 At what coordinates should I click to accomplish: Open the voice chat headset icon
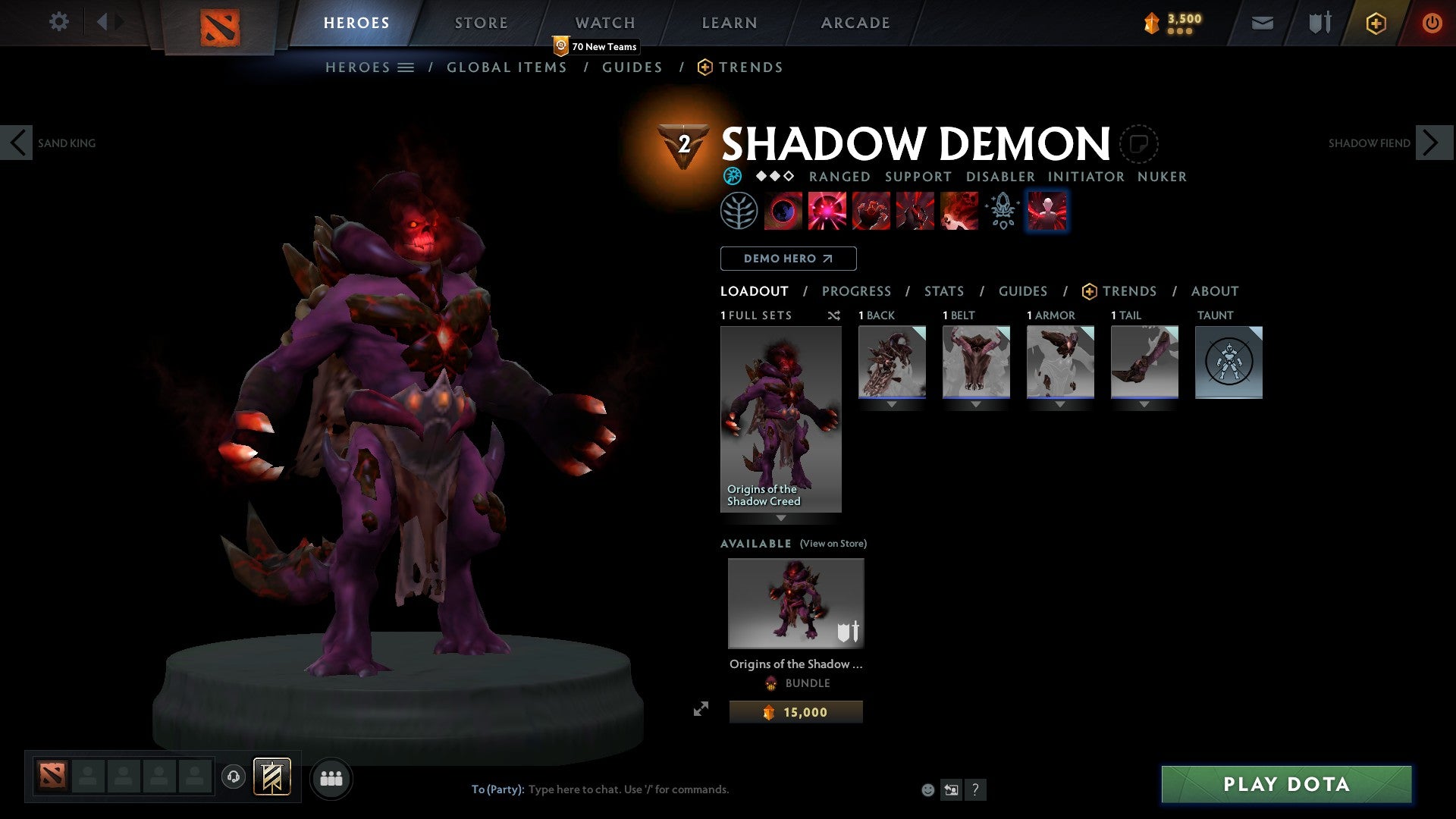(x=234, y=777)
